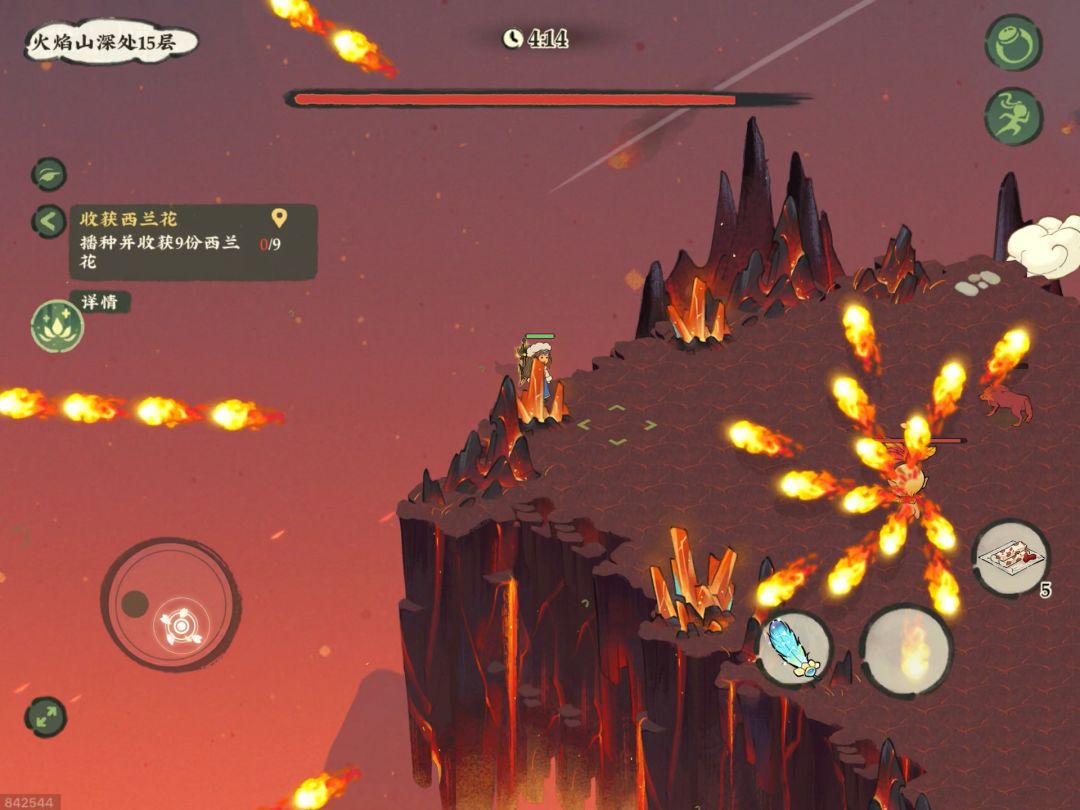The width and height of the screenshot is (1080, 810).
Task: Tap the running figure icon
Action: [x=1013, y=116]
